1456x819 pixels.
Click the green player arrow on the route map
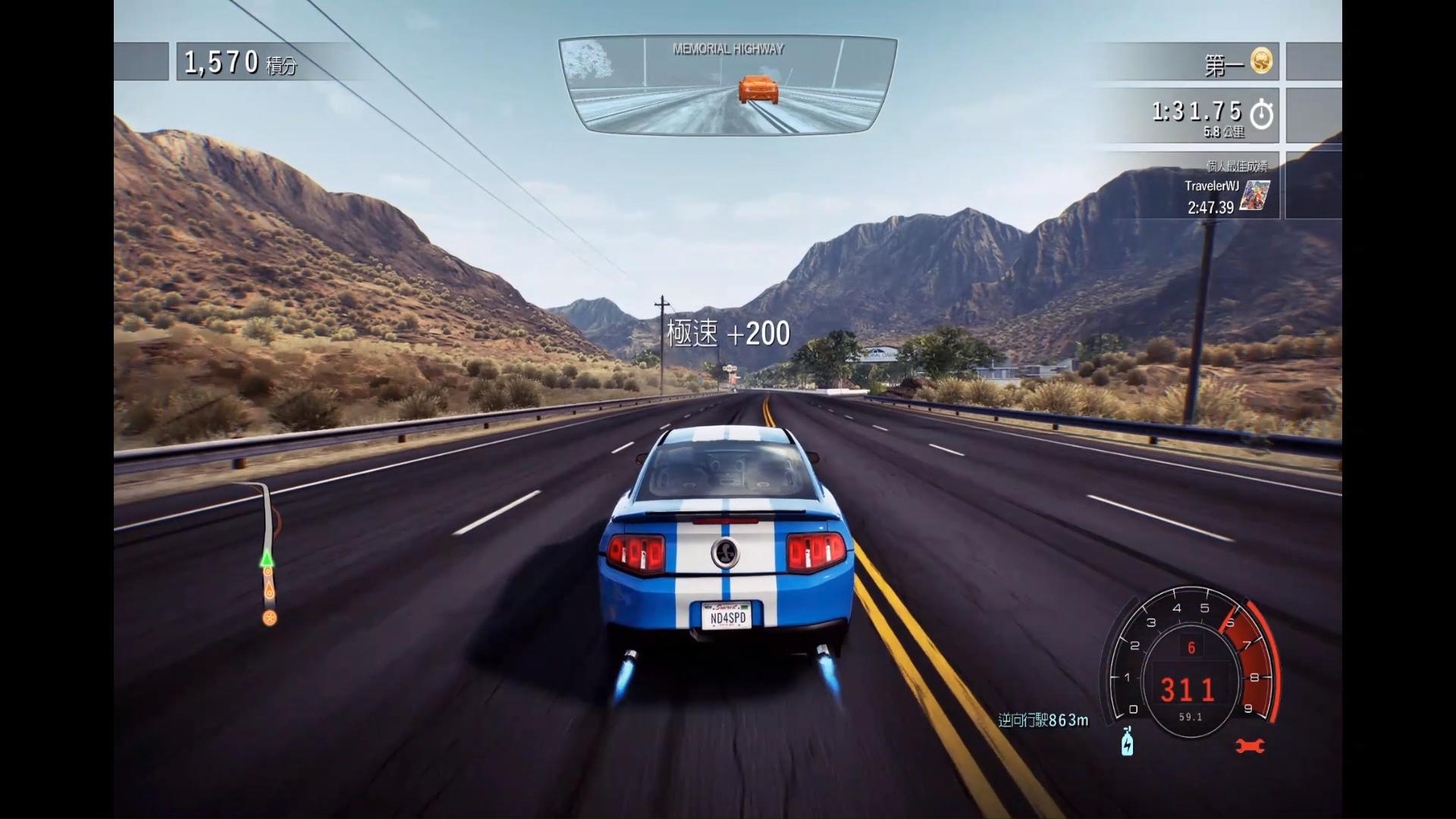point(266,560)
